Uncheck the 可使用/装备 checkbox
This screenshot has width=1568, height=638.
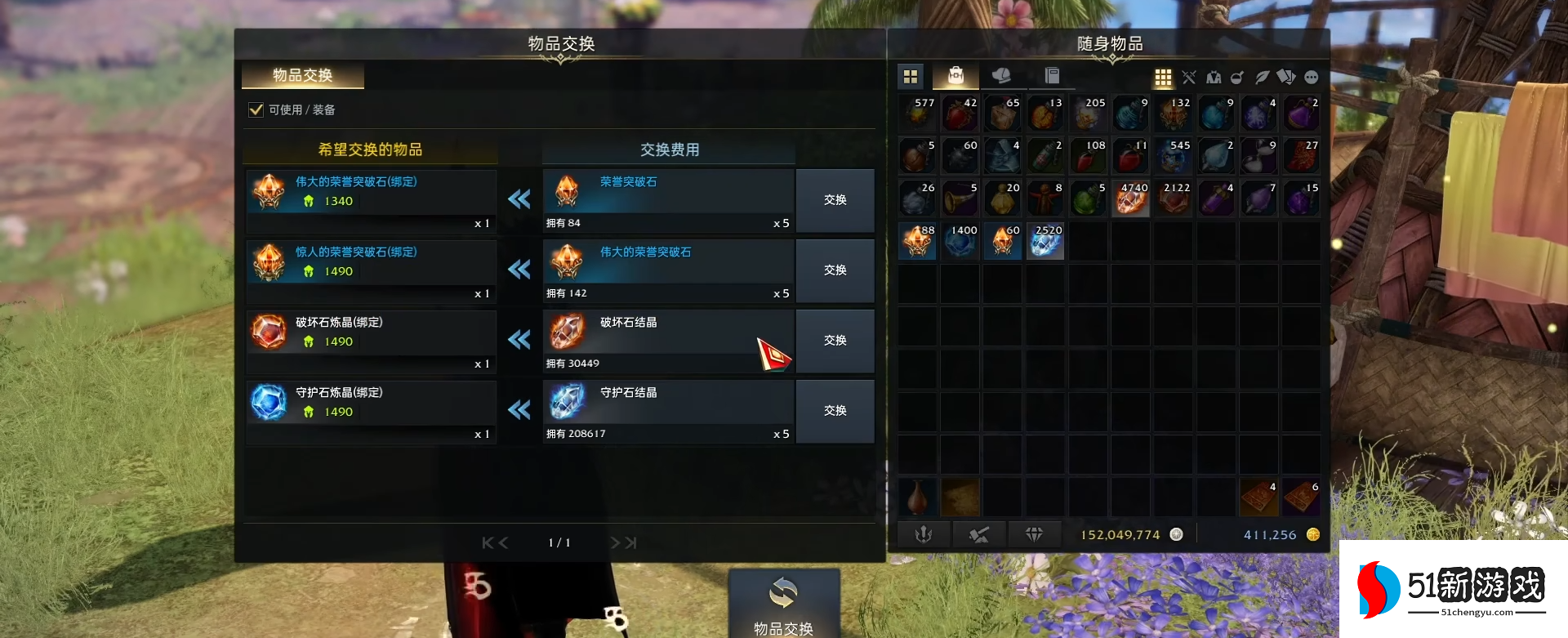tap(254, 109)
